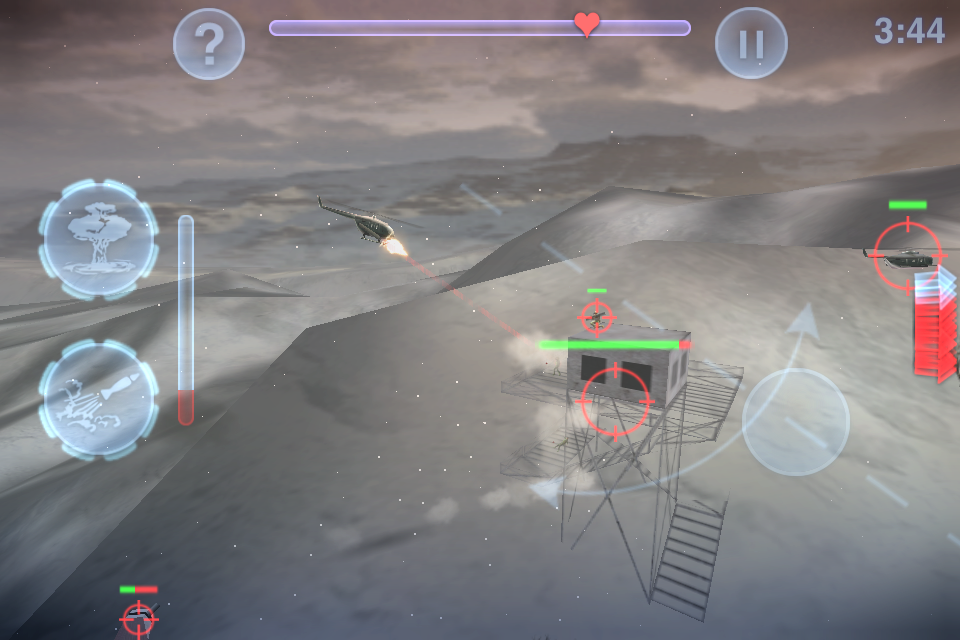Viewport: 960px width, 640px height.
Task: Activate the nuclear bomb weapon
Action: (98, 238)
